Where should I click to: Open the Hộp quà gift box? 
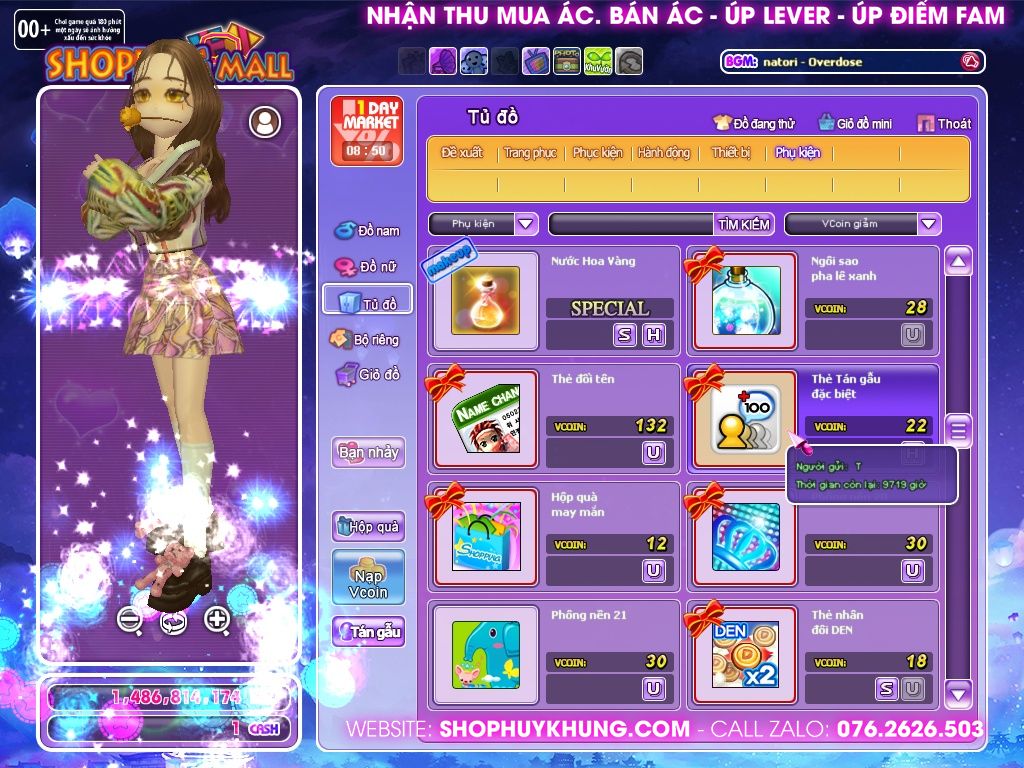pyautogui.click(x=368, y=527)
